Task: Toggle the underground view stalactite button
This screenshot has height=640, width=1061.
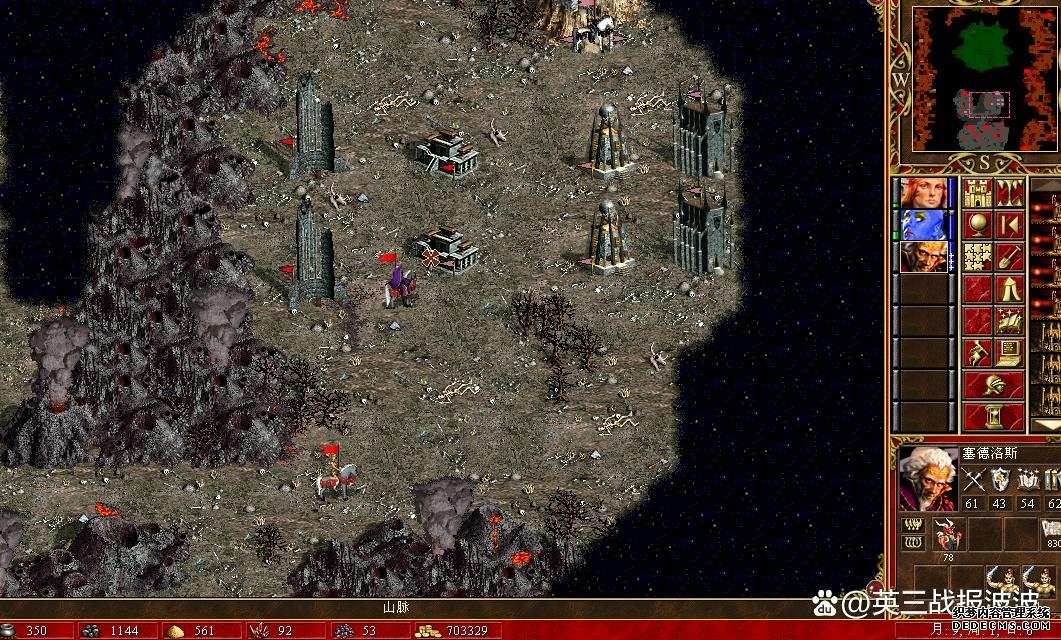Action: point(1009,192)
